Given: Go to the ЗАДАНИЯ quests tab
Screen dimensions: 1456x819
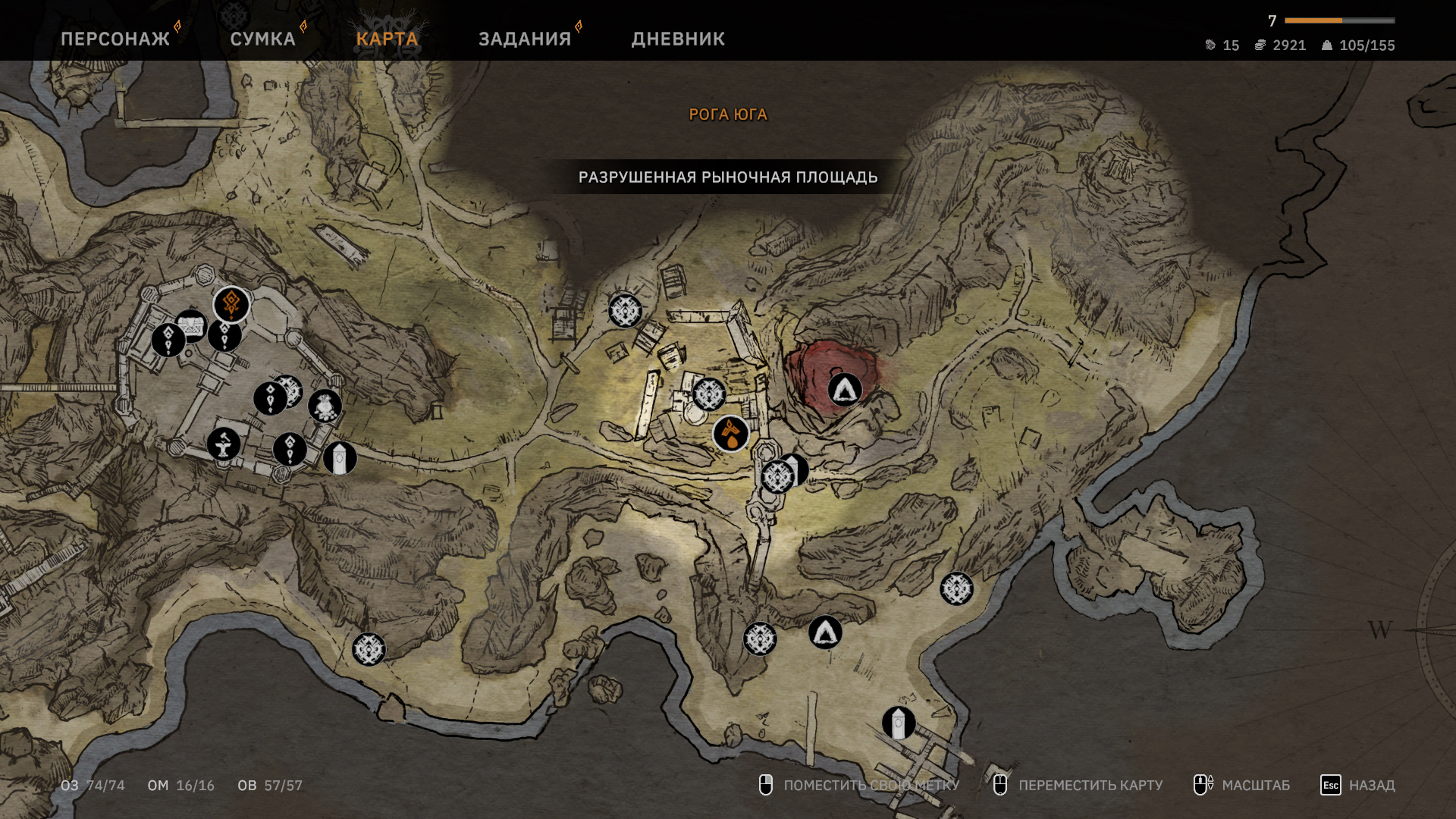Looking at the screenshot, I should [x=525, y=39].
